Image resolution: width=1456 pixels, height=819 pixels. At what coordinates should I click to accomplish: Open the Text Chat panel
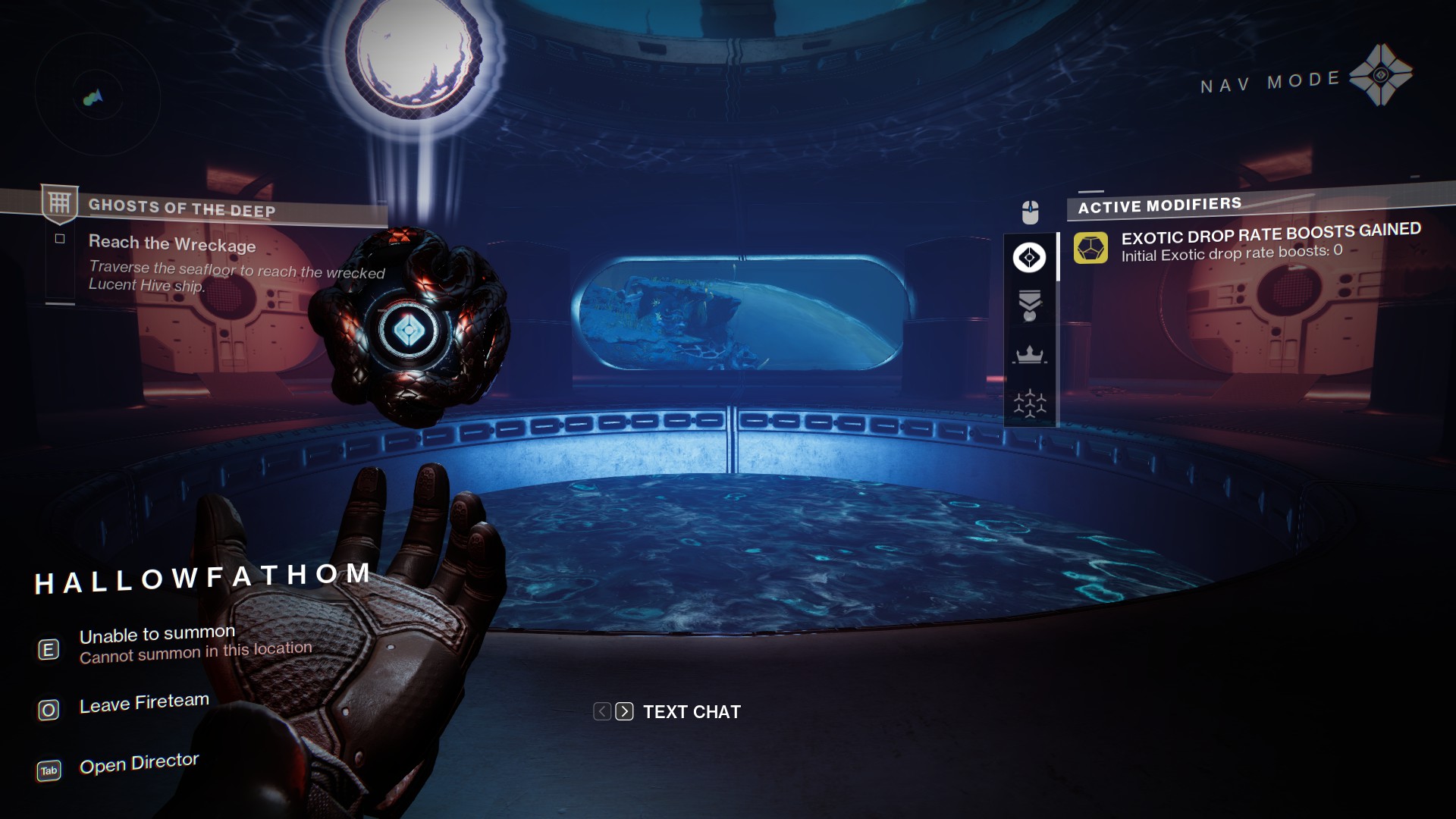pyautogui.click(x=691, y=712)
